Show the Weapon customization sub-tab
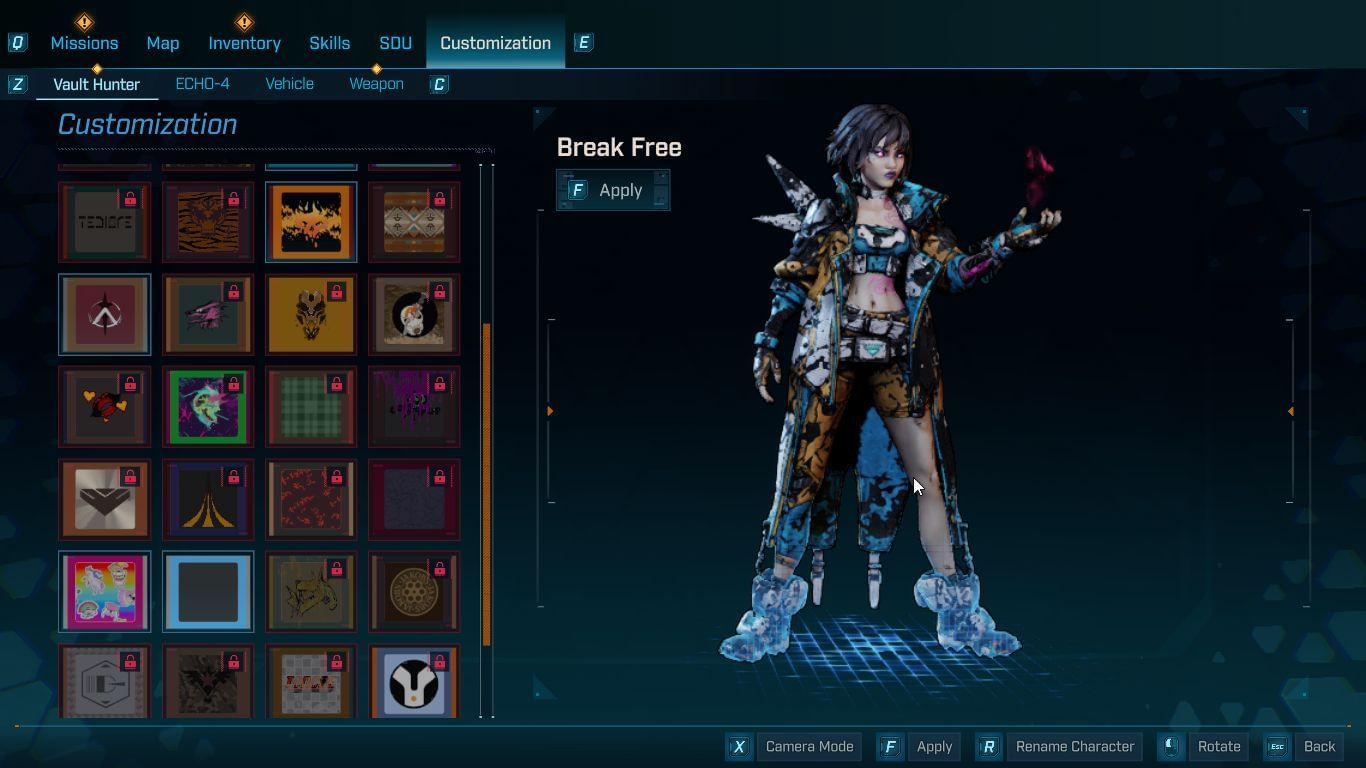Image resolution: width=1366 pixels, height=768 pixels. 376,84
